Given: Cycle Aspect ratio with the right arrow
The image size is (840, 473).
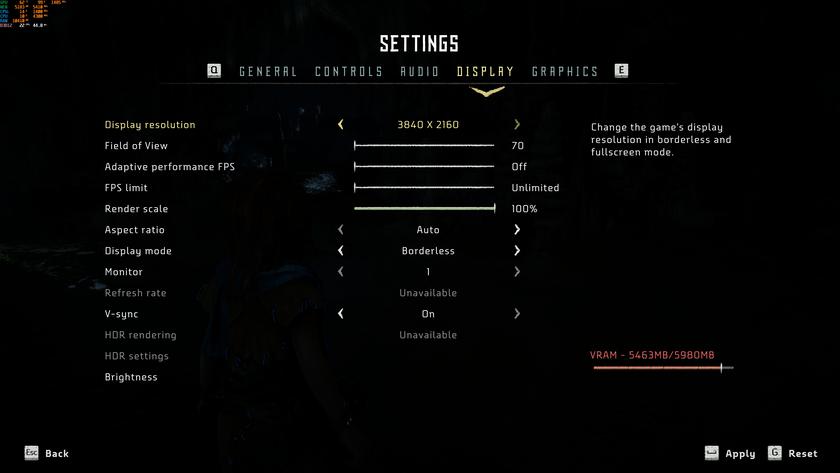Looking at the screenshot, I should click(517, 230).
